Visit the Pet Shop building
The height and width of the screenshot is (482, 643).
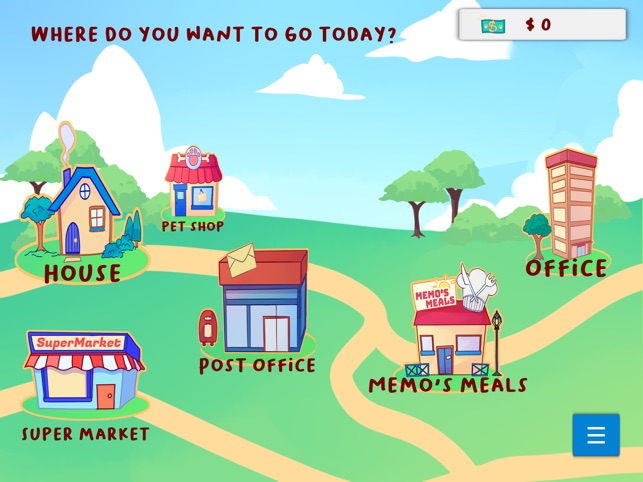[193, 187]
